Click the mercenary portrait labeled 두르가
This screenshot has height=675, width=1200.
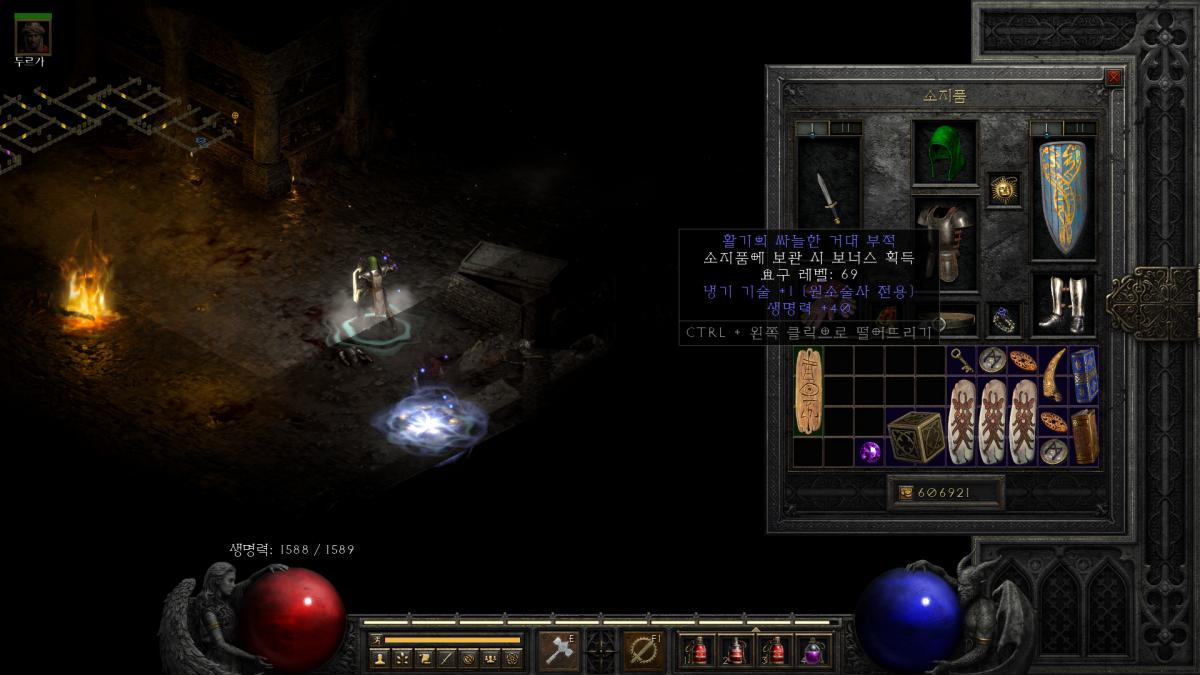[33, 36]
